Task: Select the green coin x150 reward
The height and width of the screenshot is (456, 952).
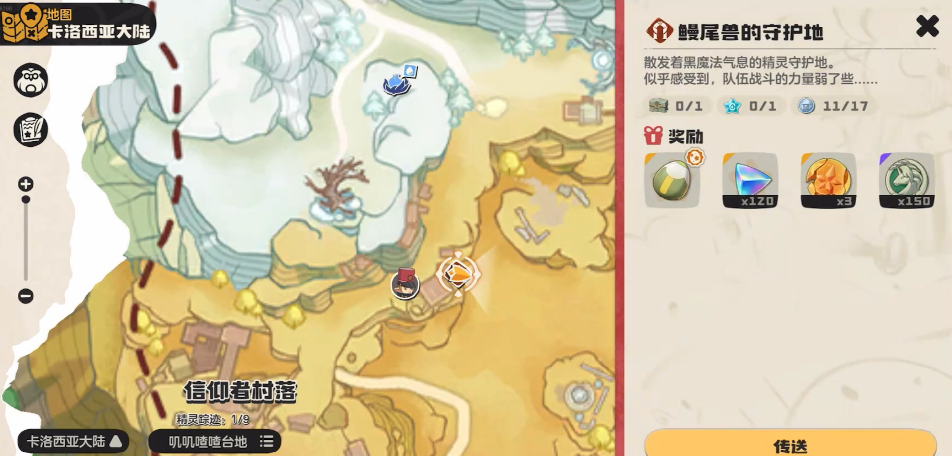Action: pos(906,180)
